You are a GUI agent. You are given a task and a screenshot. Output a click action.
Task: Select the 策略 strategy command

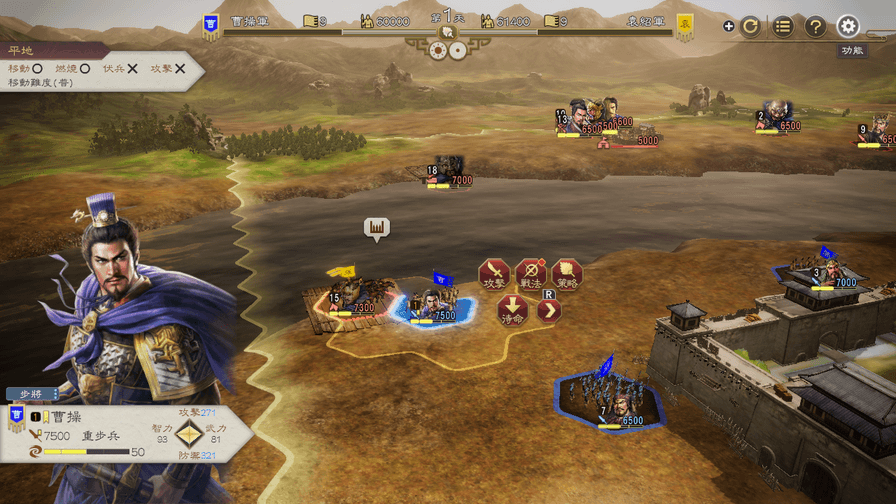(567, 274)
